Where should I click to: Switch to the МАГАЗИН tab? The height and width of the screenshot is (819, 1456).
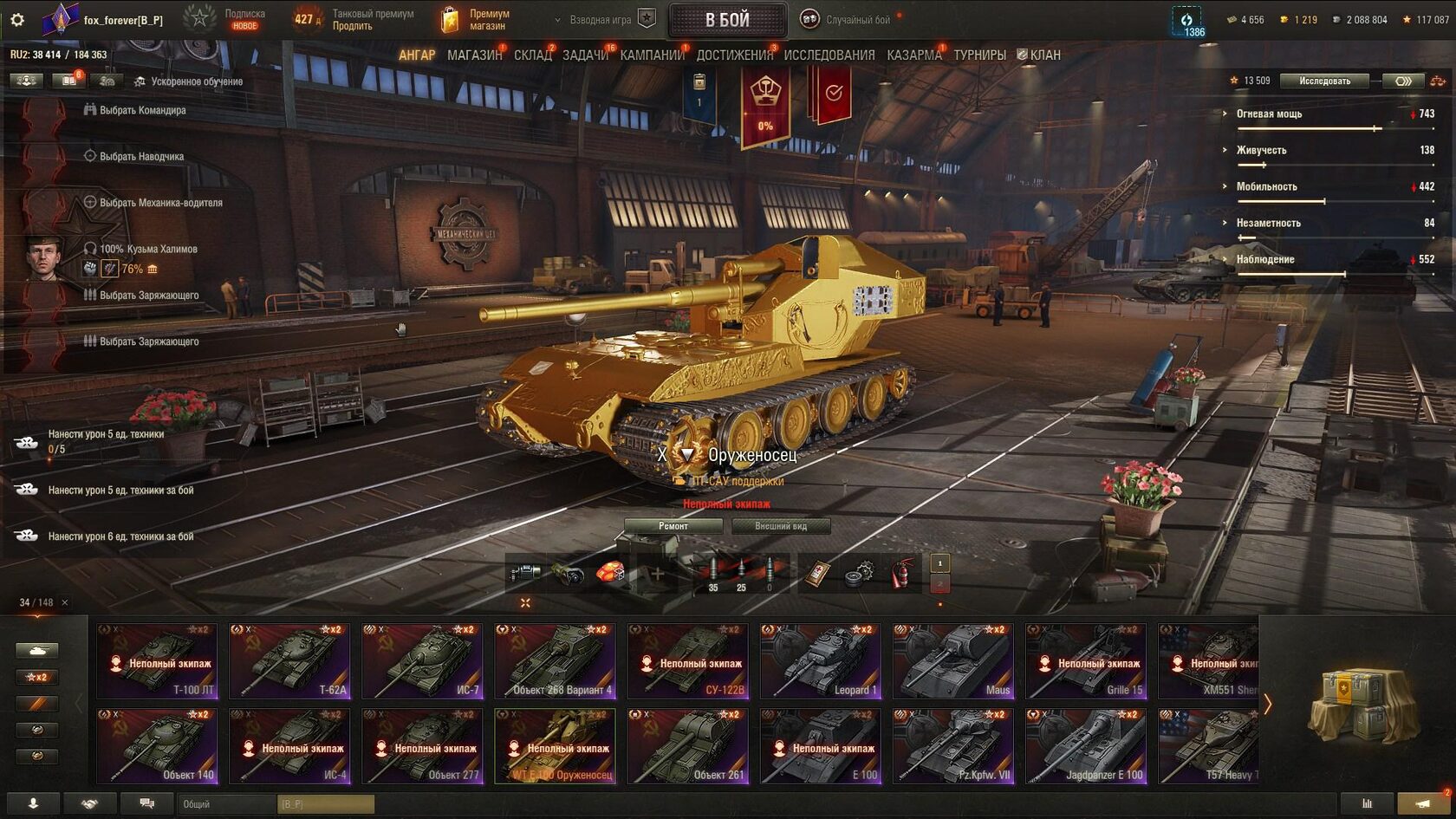(x=474, y=55)
